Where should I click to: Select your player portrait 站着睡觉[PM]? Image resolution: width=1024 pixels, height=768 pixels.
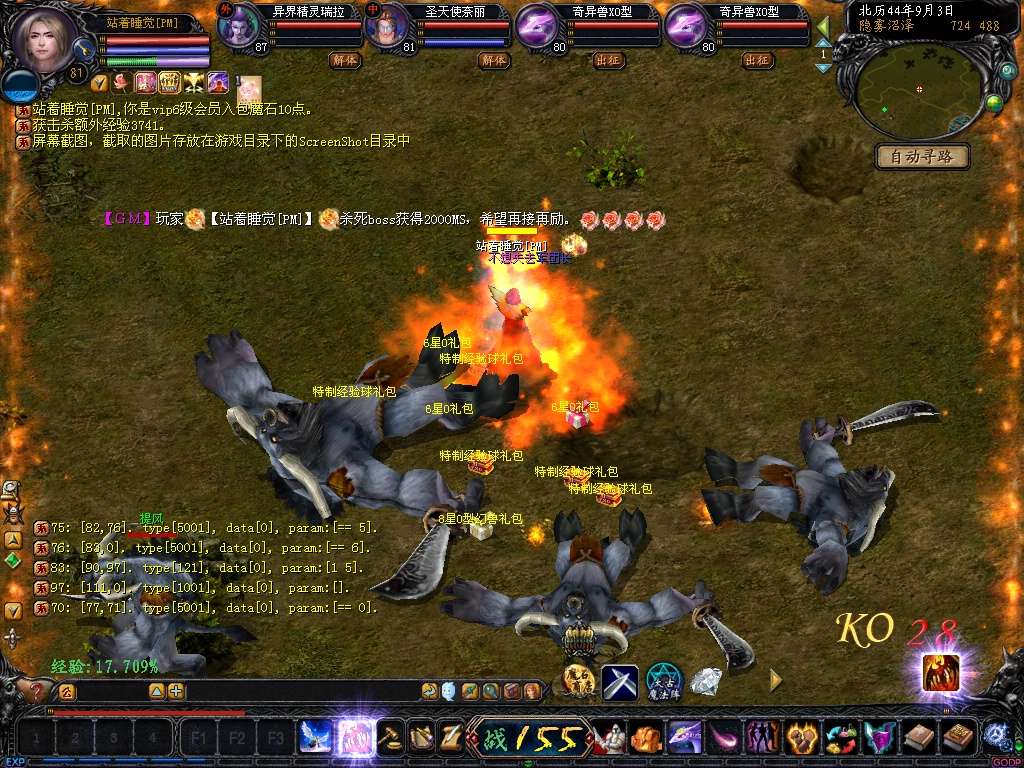pos(44,42)
